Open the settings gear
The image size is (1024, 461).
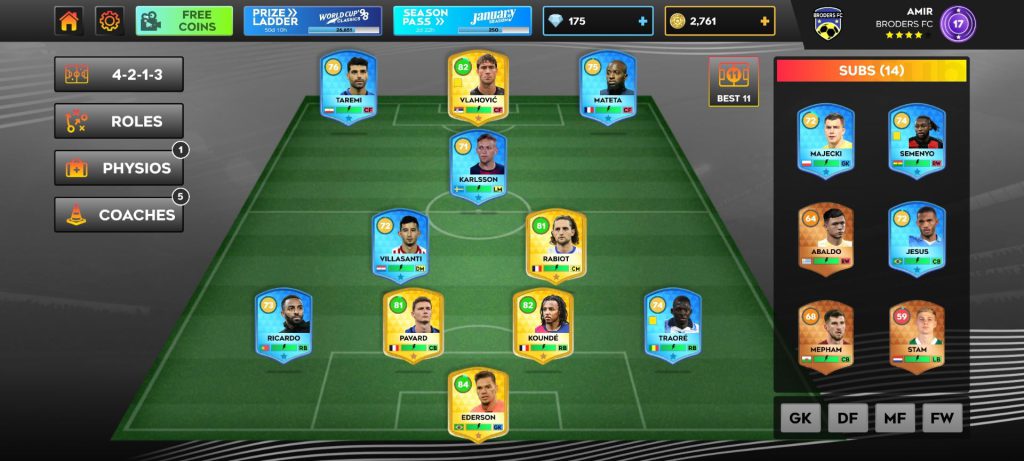tap(109, 21)
